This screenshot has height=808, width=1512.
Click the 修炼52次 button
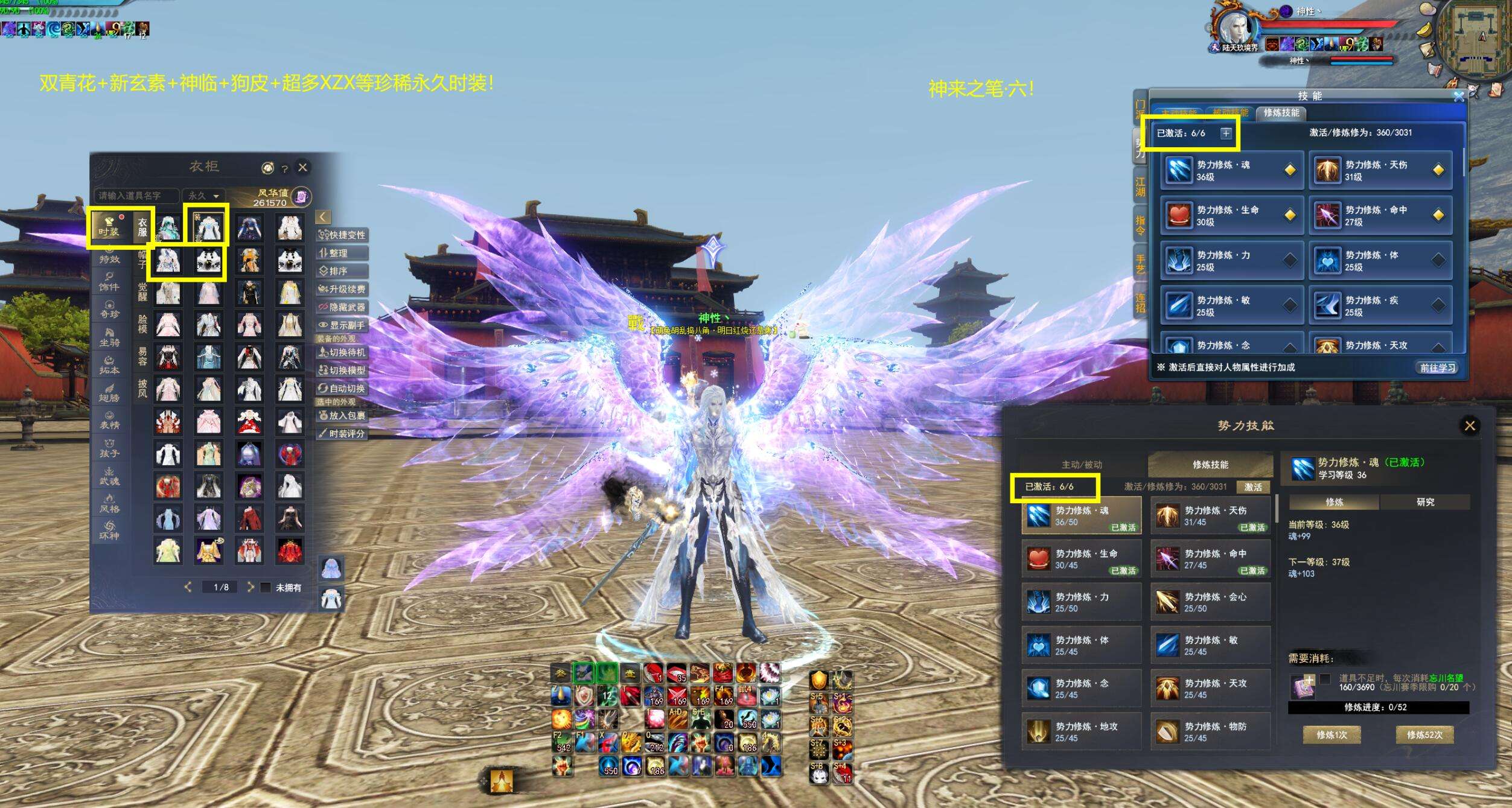coord(1424,735)
